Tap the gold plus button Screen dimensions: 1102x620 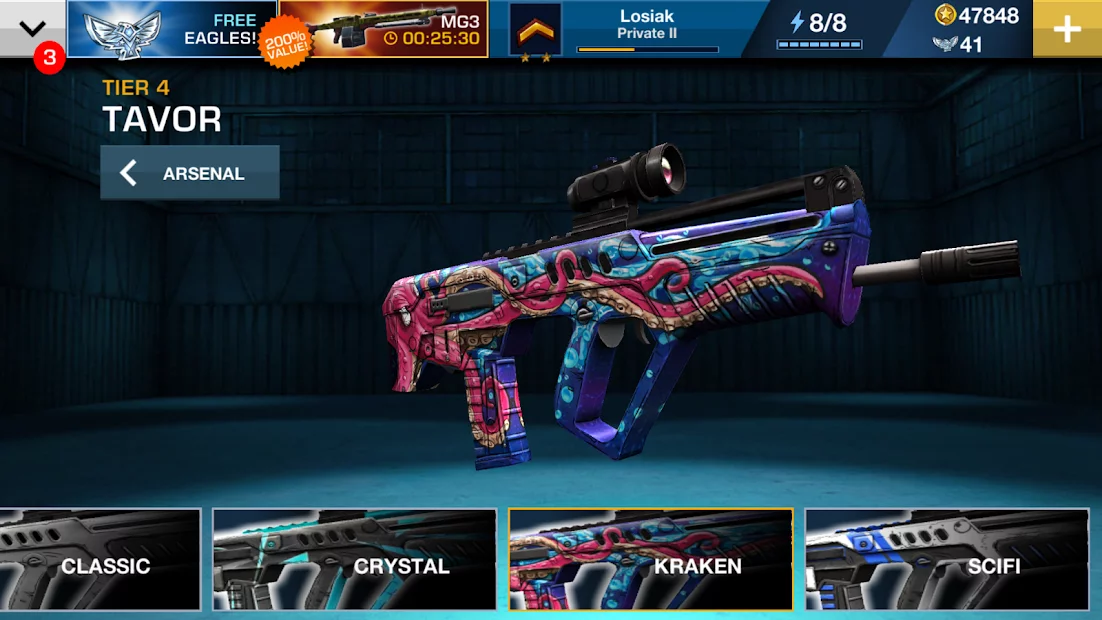(1067, 29)
